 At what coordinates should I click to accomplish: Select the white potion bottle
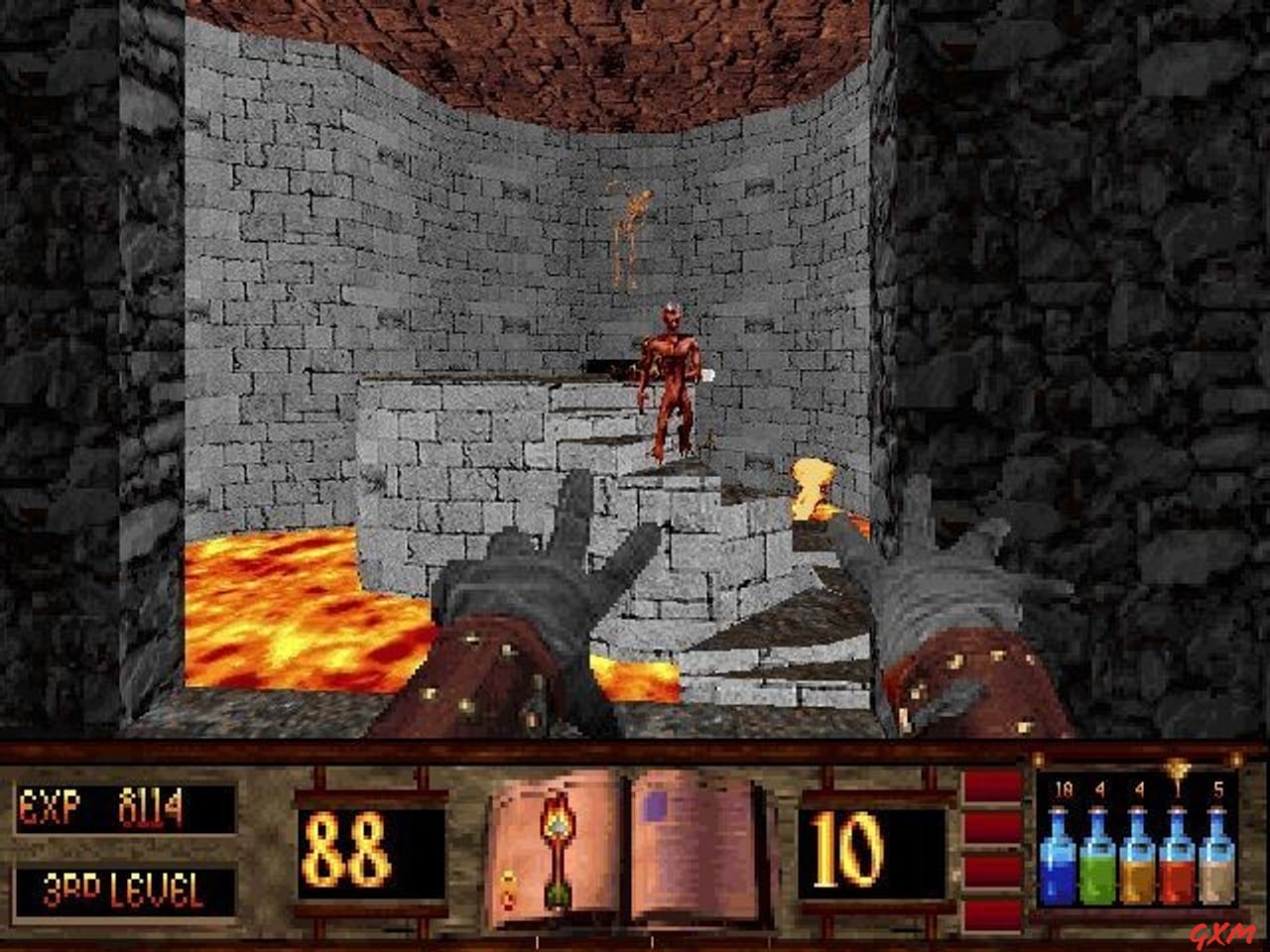point(1216,874)
